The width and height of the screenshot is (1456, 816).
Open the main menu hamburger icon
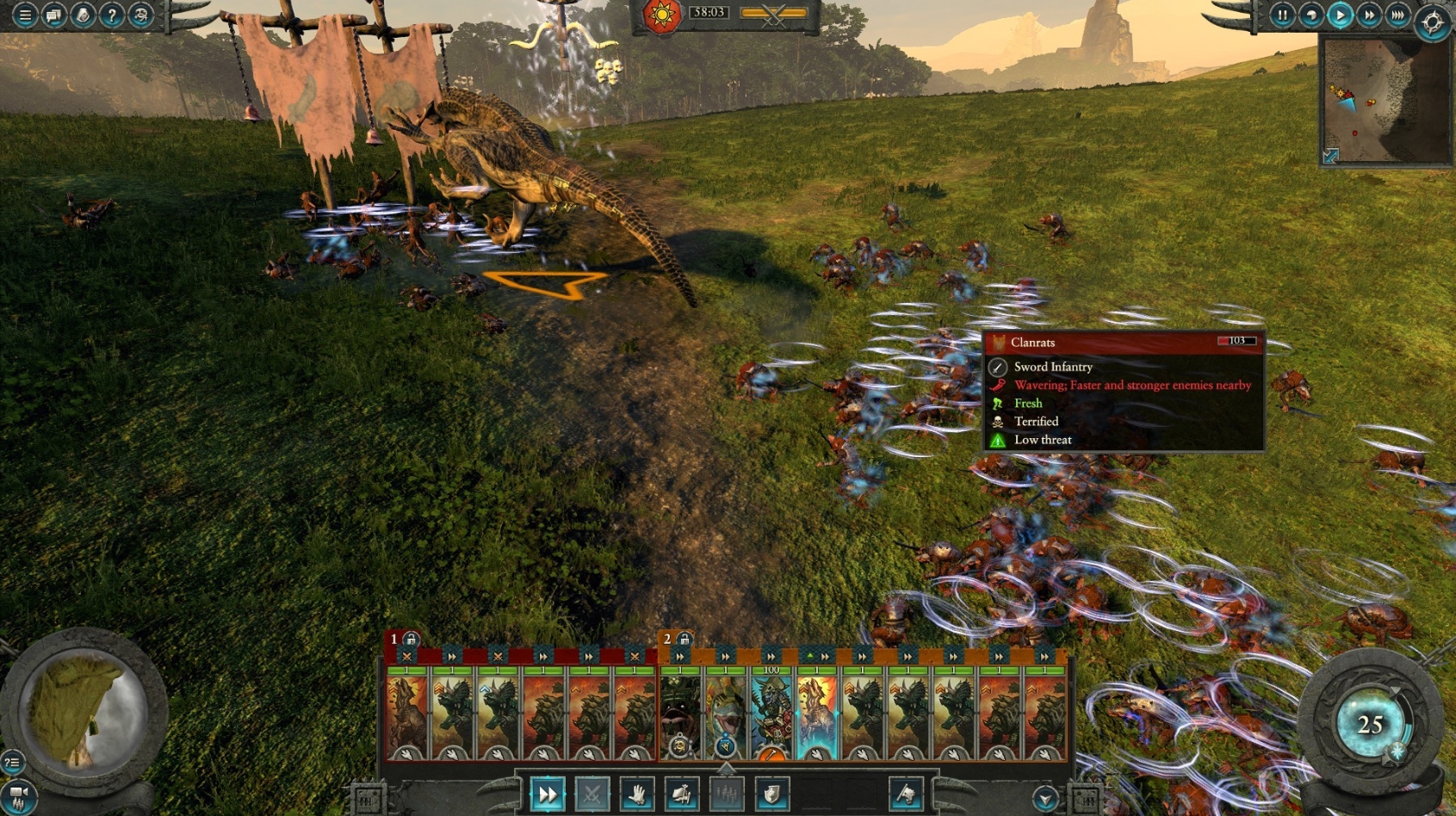[25, 15]
